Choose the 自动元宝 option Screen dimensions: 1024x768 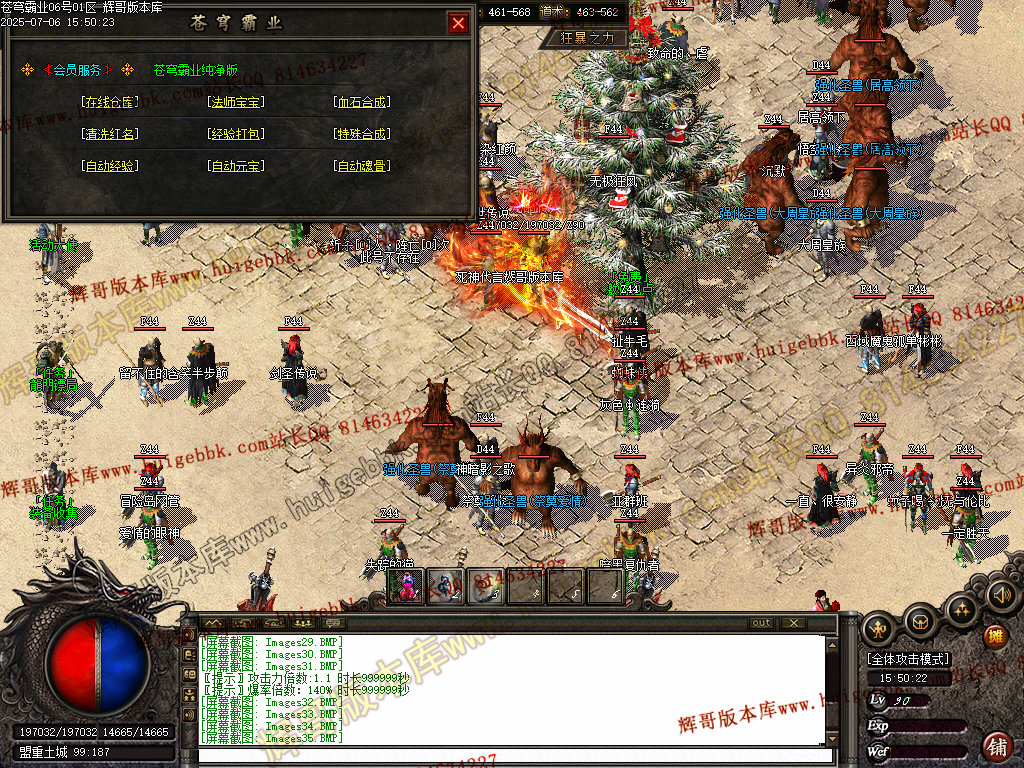tap(236, 165)
